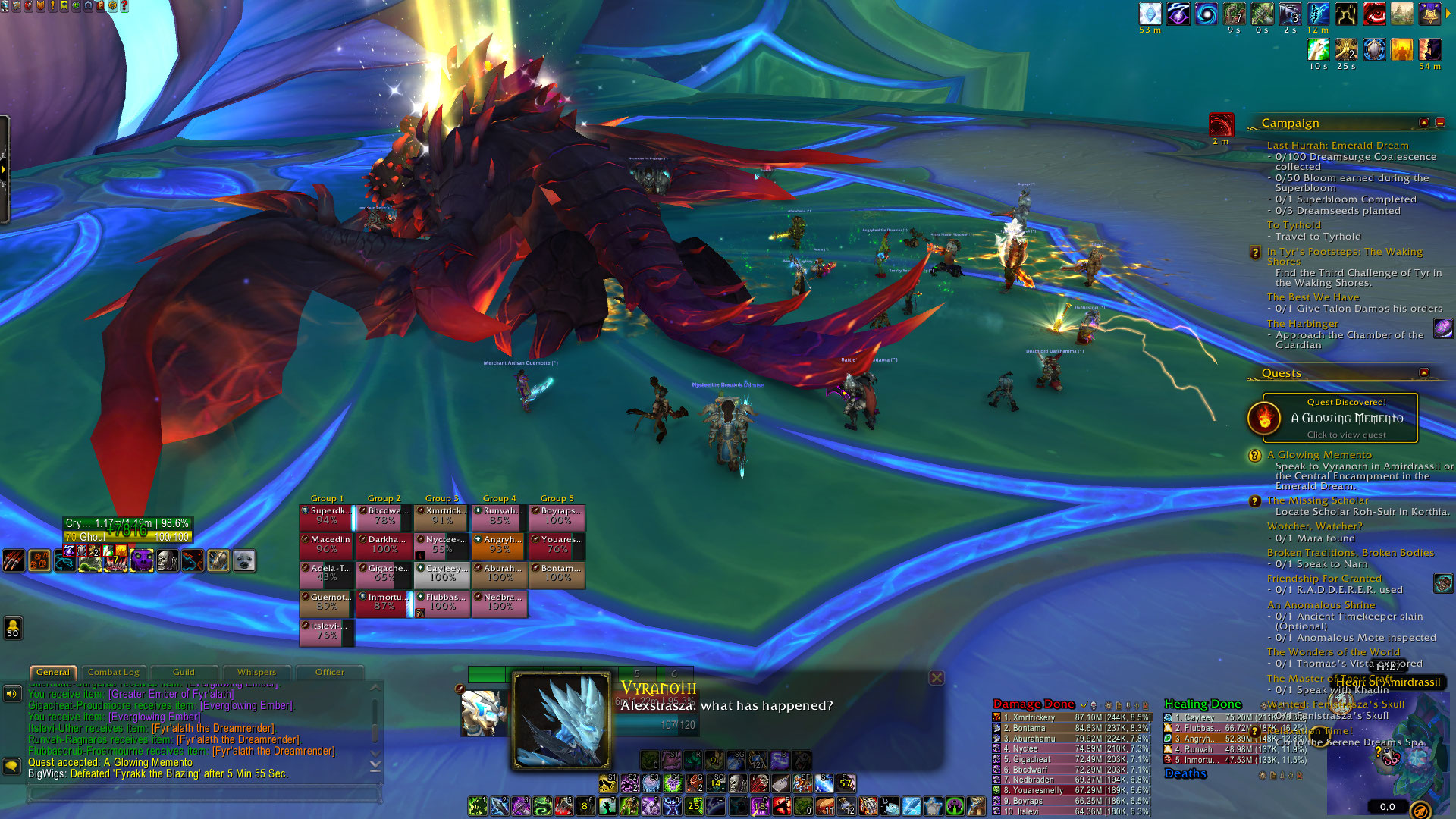Select Itslevi's raid frame
This screenshot has width=1456, height=819.
point(327,631)
